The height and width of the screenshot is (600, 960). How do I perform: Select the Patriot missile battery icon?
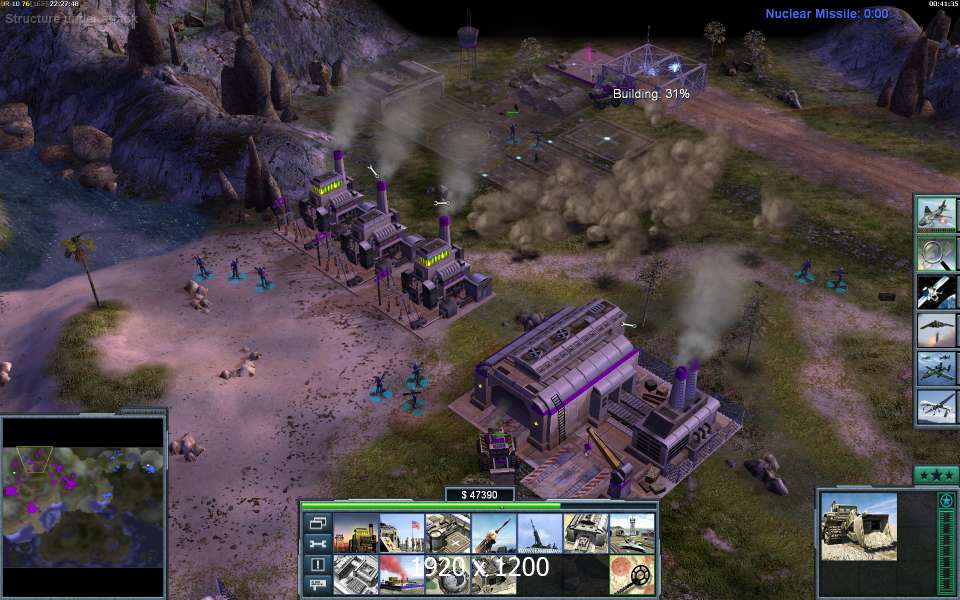(x=493, y=533)
